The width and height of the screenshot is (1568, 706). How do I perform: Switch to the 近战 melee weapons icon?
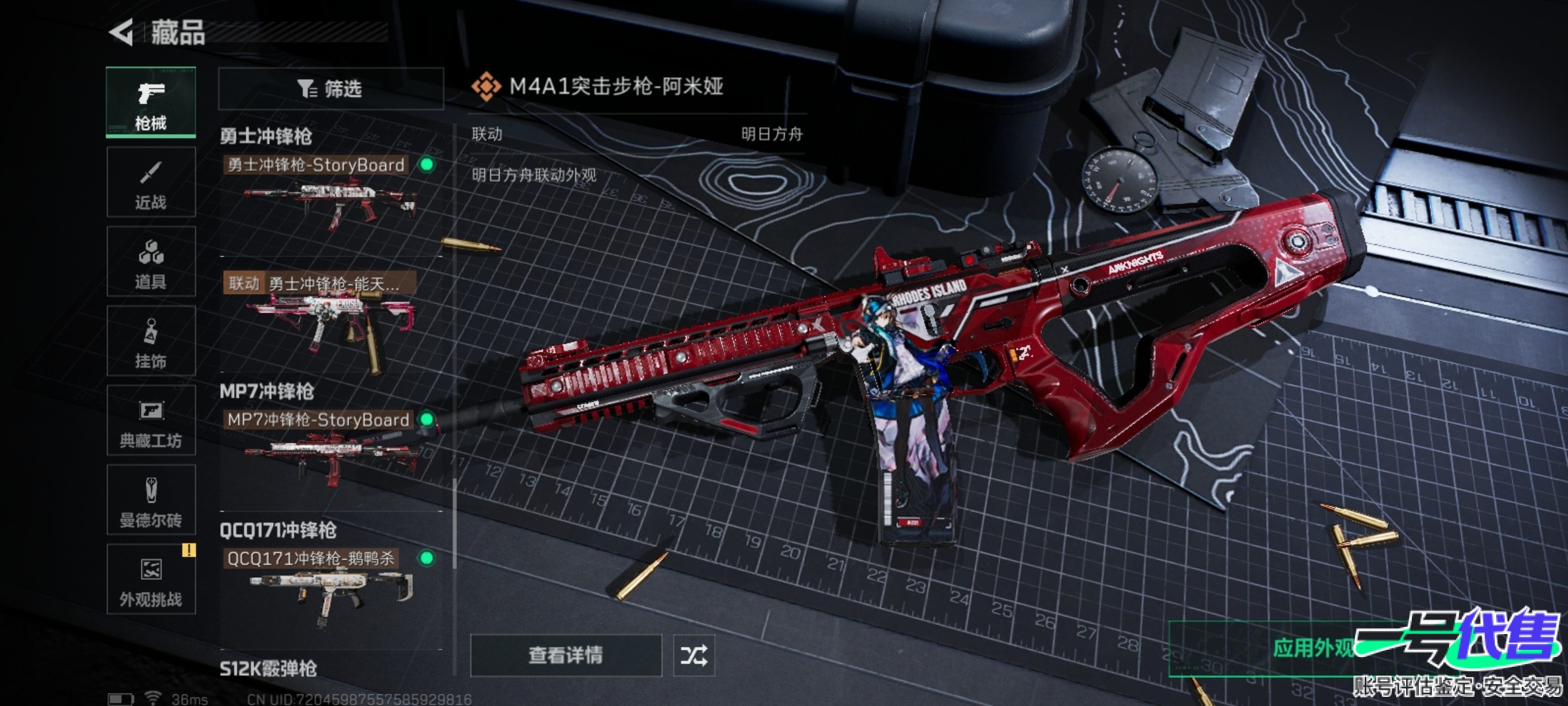click(x=151, y=181)
